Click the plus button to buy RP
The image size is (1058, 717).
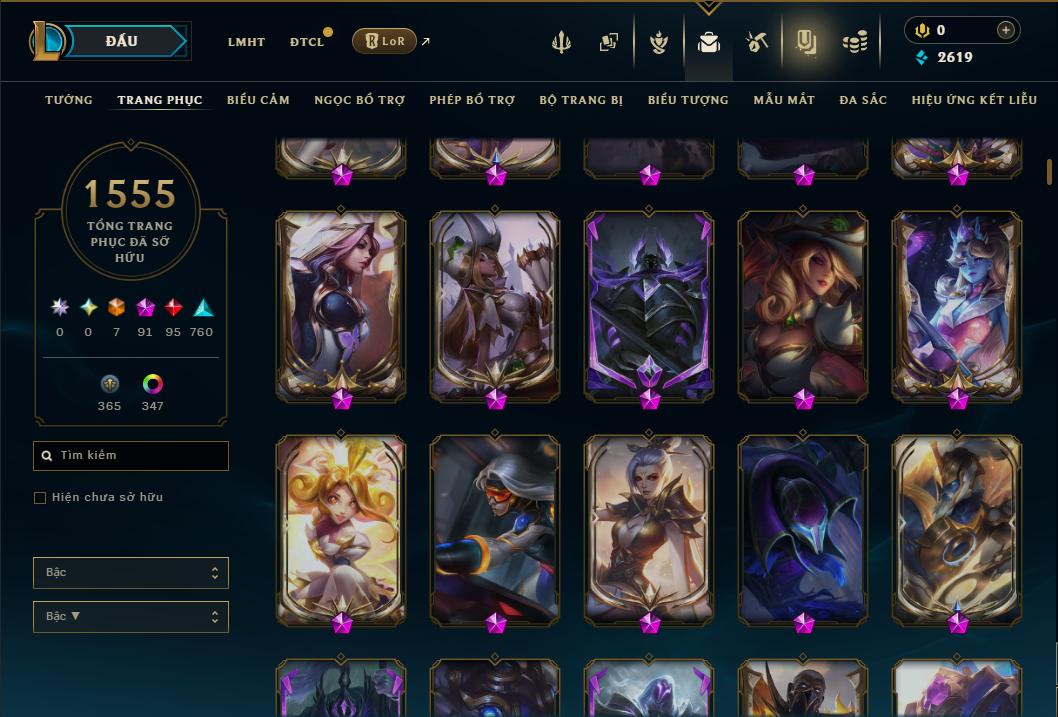click(x=1005, y=30)
